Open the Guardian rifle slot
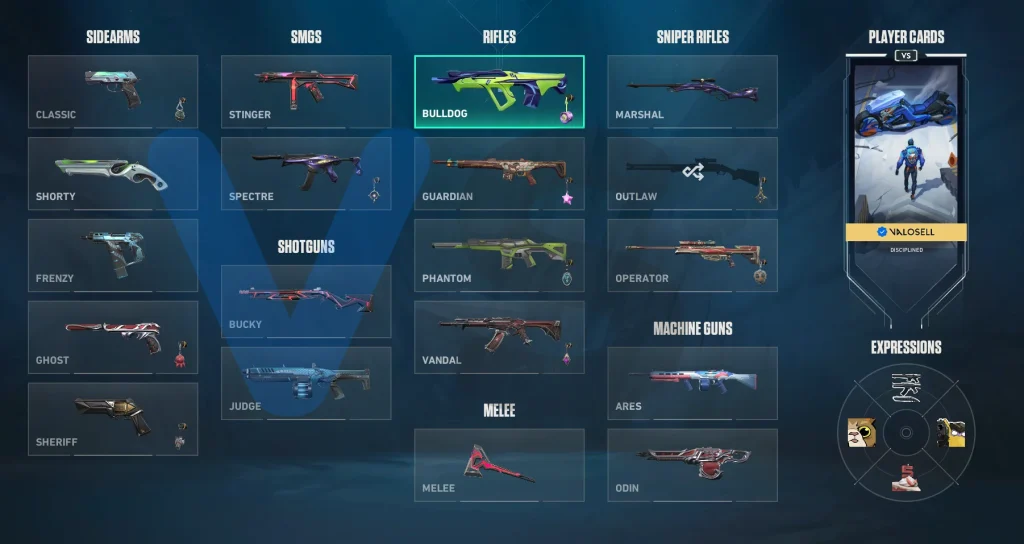 (x=499, y=174)
